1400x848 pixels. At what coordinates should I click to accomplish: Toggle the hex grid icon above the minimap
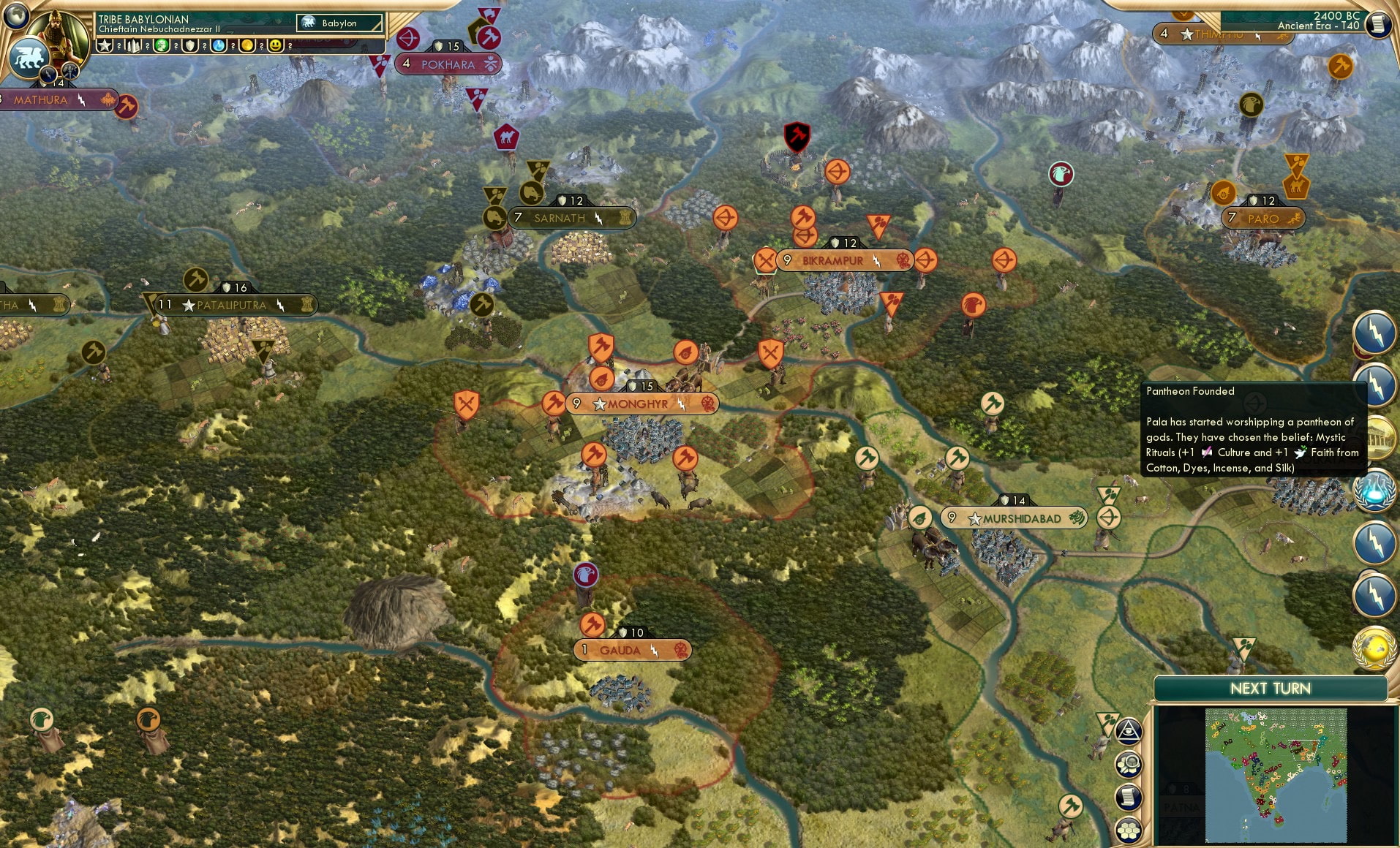(x=1127, y=830)
